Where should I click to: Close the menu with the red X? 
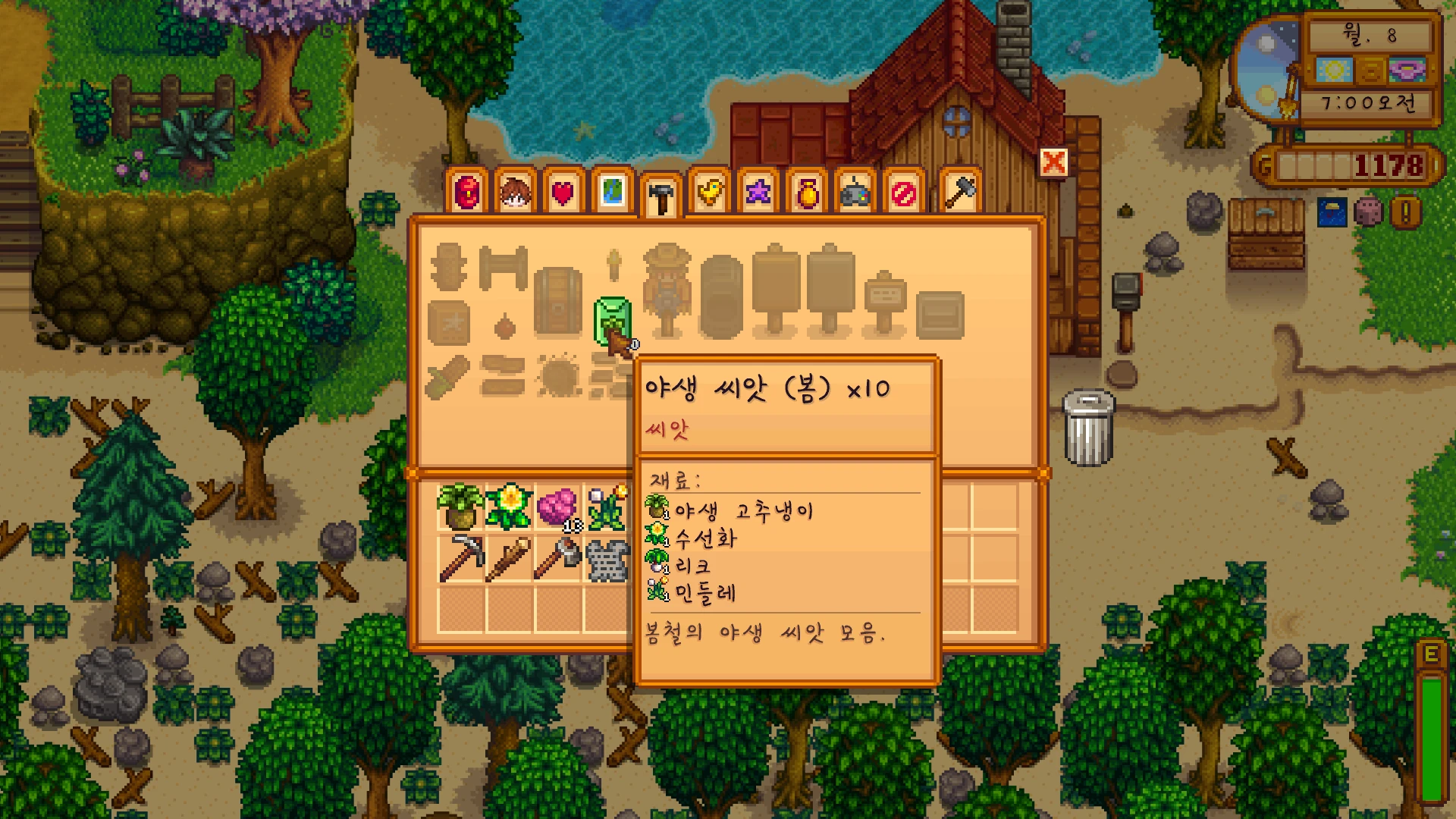point(1053,162)
